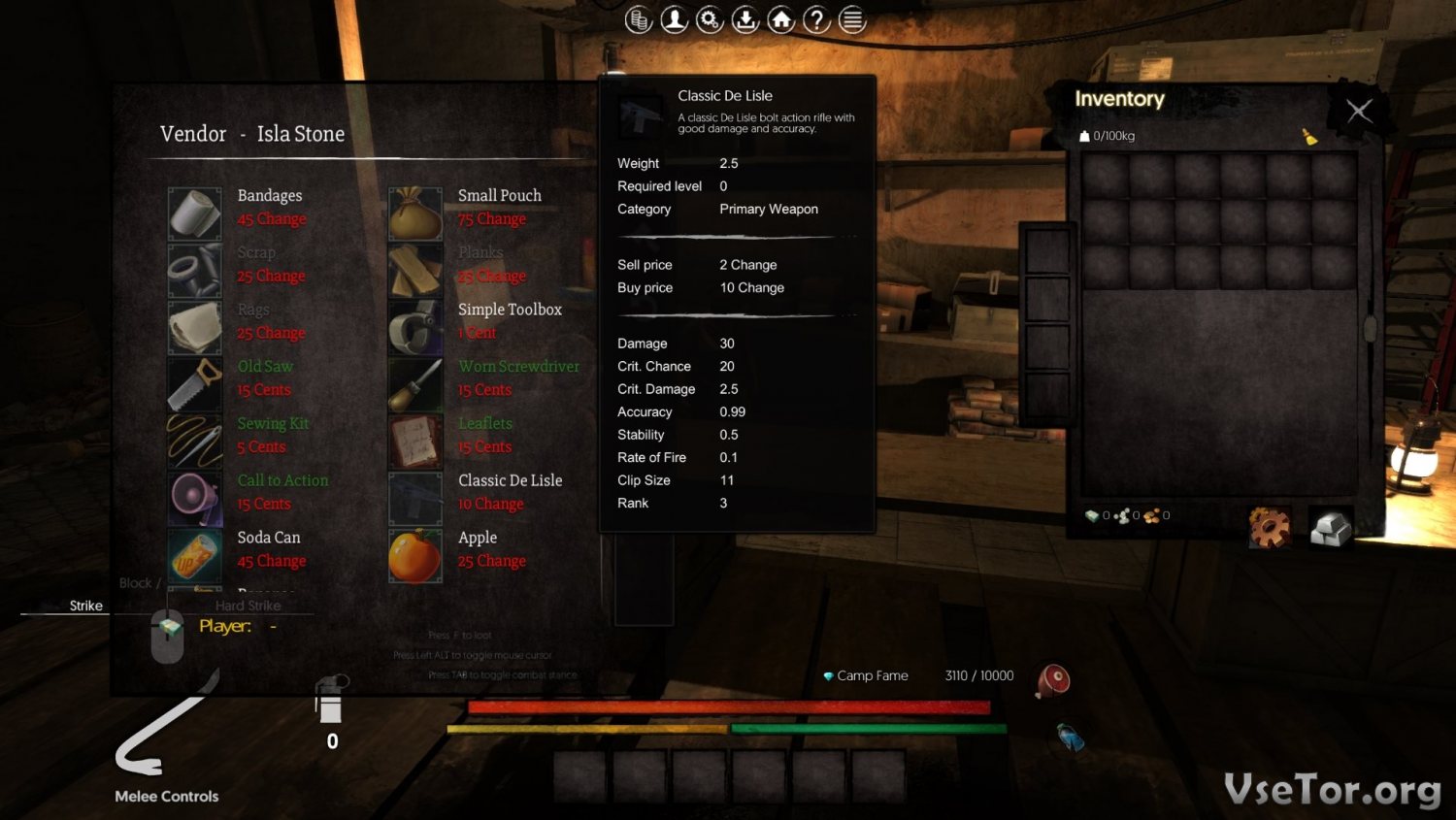Select the Worn Screwdriver item
Viewport: 1456px width, 820px height.
pyautogui.click(x=415, y=384)
